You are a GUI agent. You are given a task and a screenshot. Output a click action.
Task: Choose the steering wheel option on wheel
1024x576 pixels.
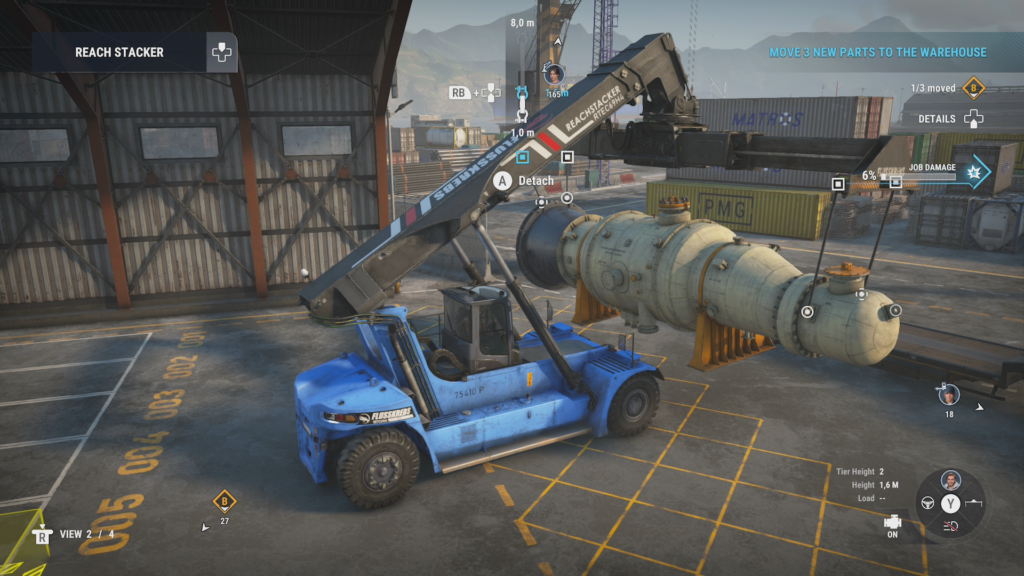point(927,503)
